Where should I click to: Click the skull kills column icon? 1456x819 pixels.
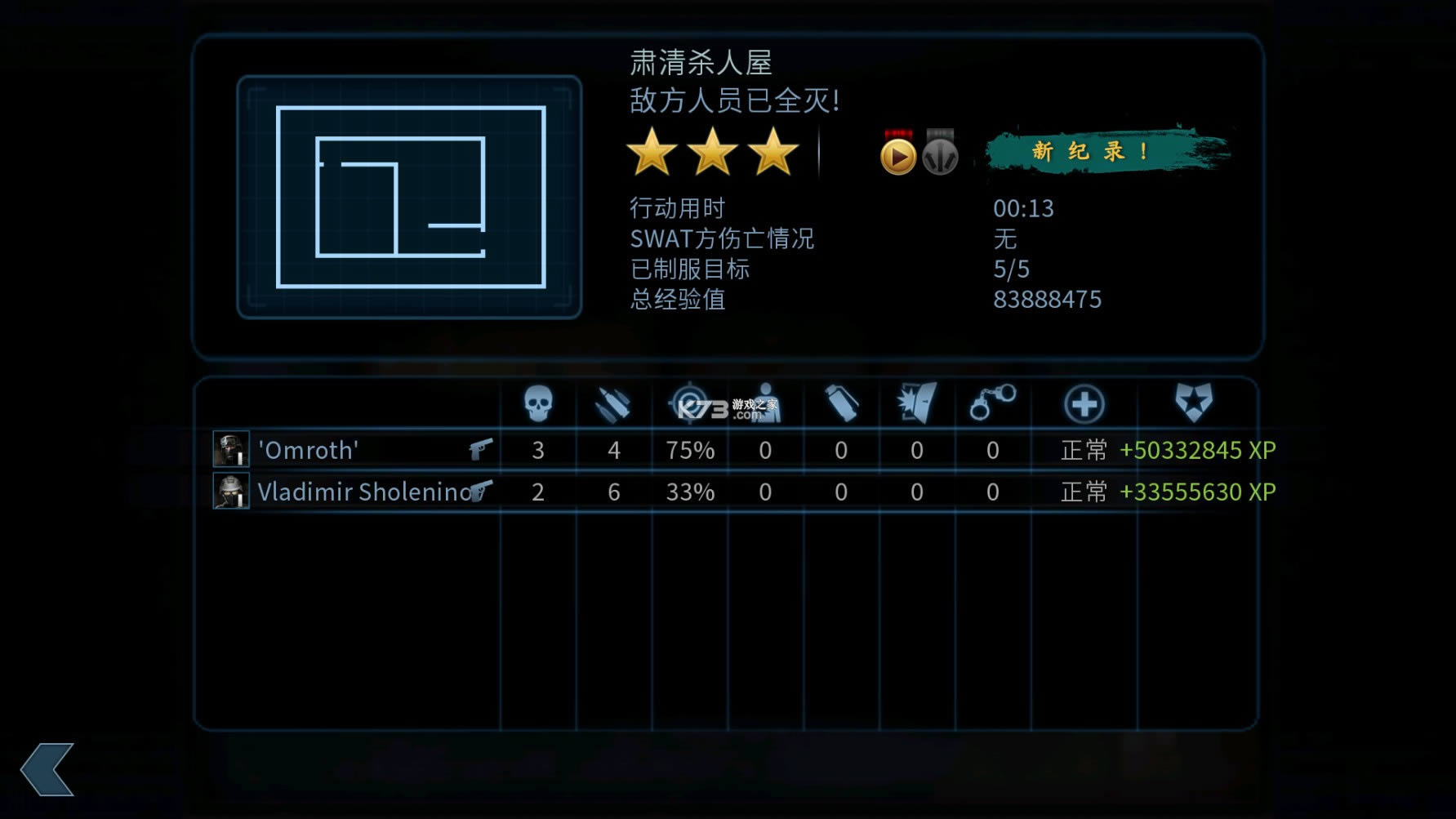537,403
